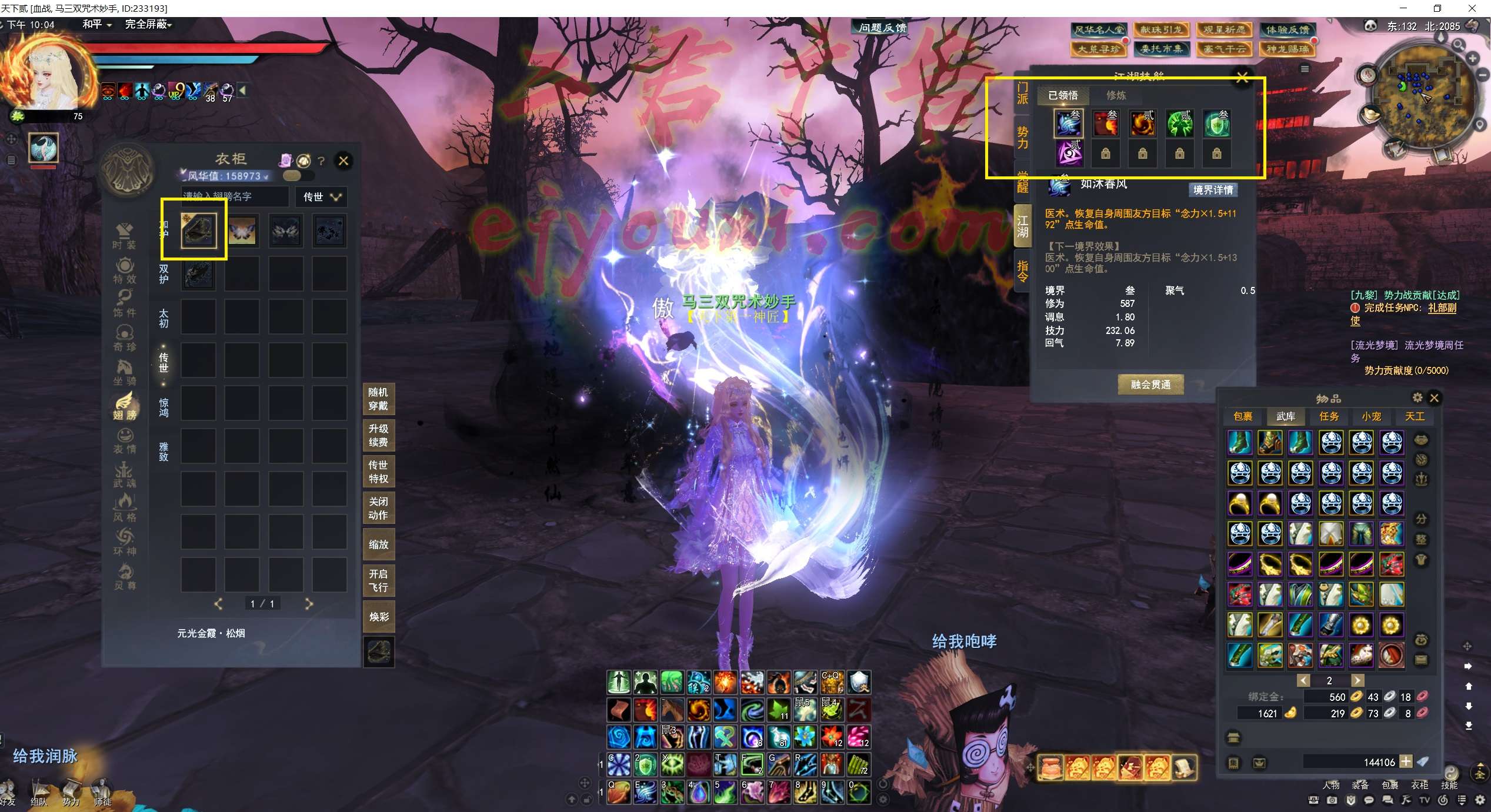Activate the 开启飞行 button
The height and width of the screenshot is (812, 1491).
[378, 580]
